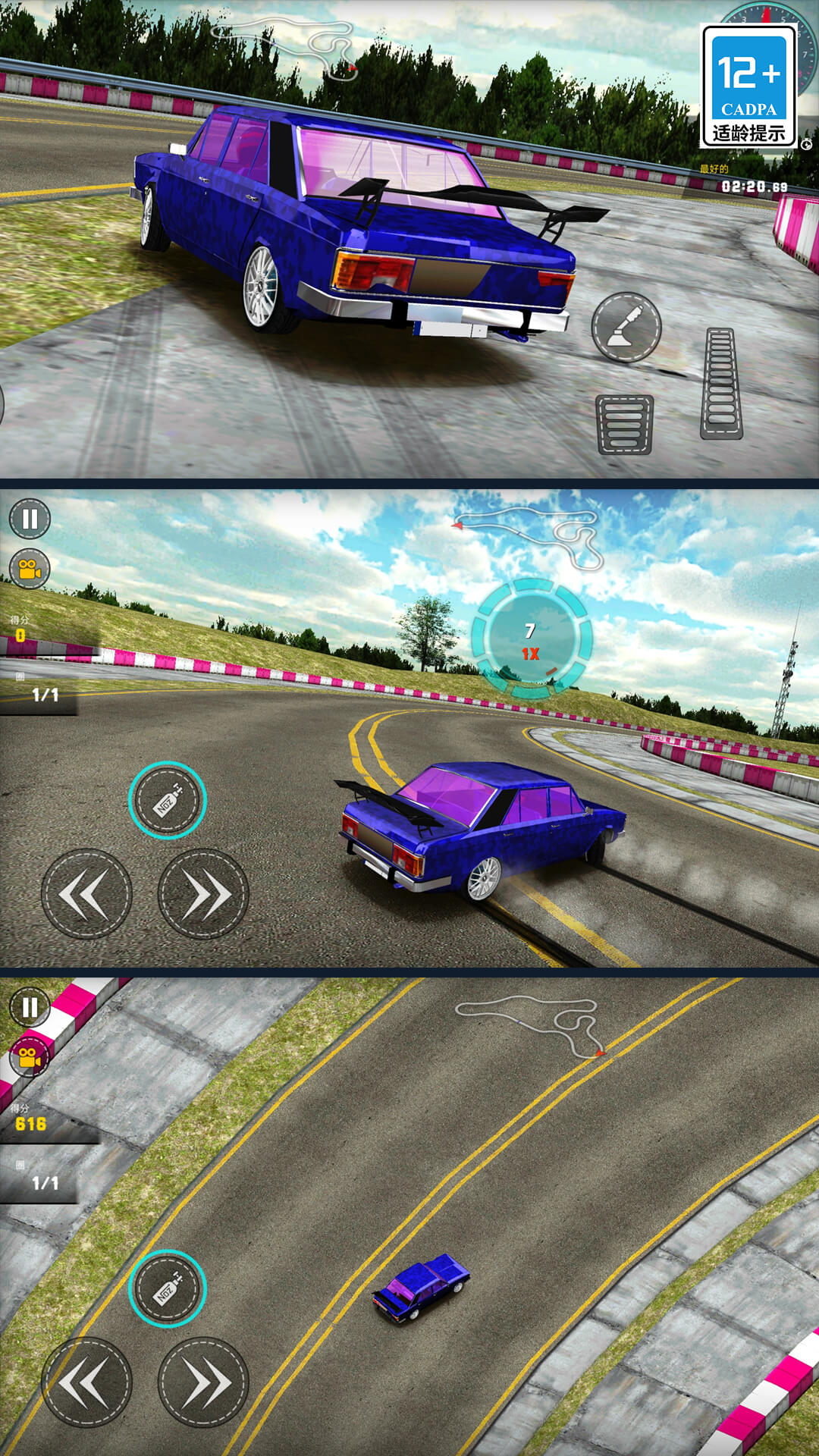
Task: Step on the tall gas pedal
Action: pos(721,384)
